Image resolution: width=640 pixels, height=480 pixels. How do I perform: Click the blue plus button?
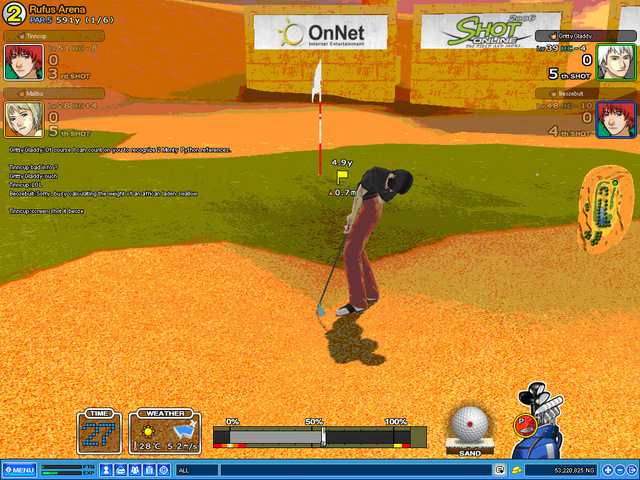(x=605, y=470)
